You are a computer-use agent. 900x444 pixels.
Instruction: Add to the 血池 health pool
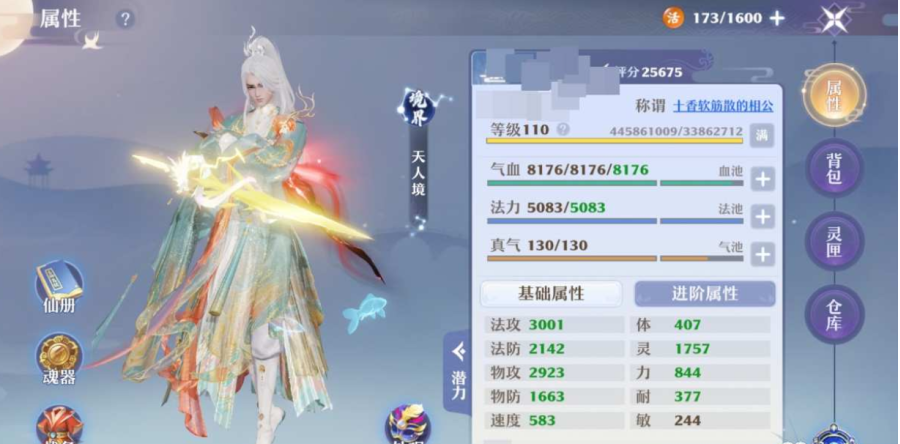[x=762, y=180]
